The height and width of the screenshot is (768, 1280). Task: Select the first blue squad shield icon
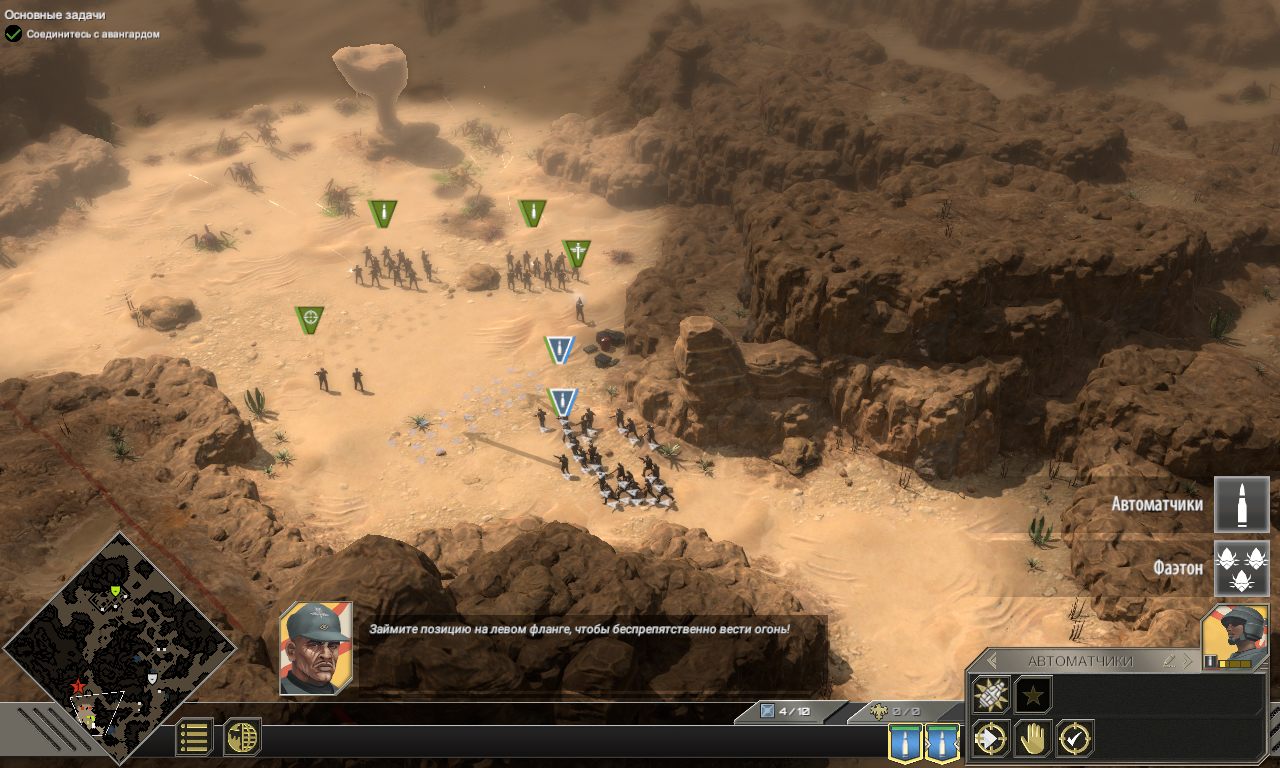(x=906, y=742)
